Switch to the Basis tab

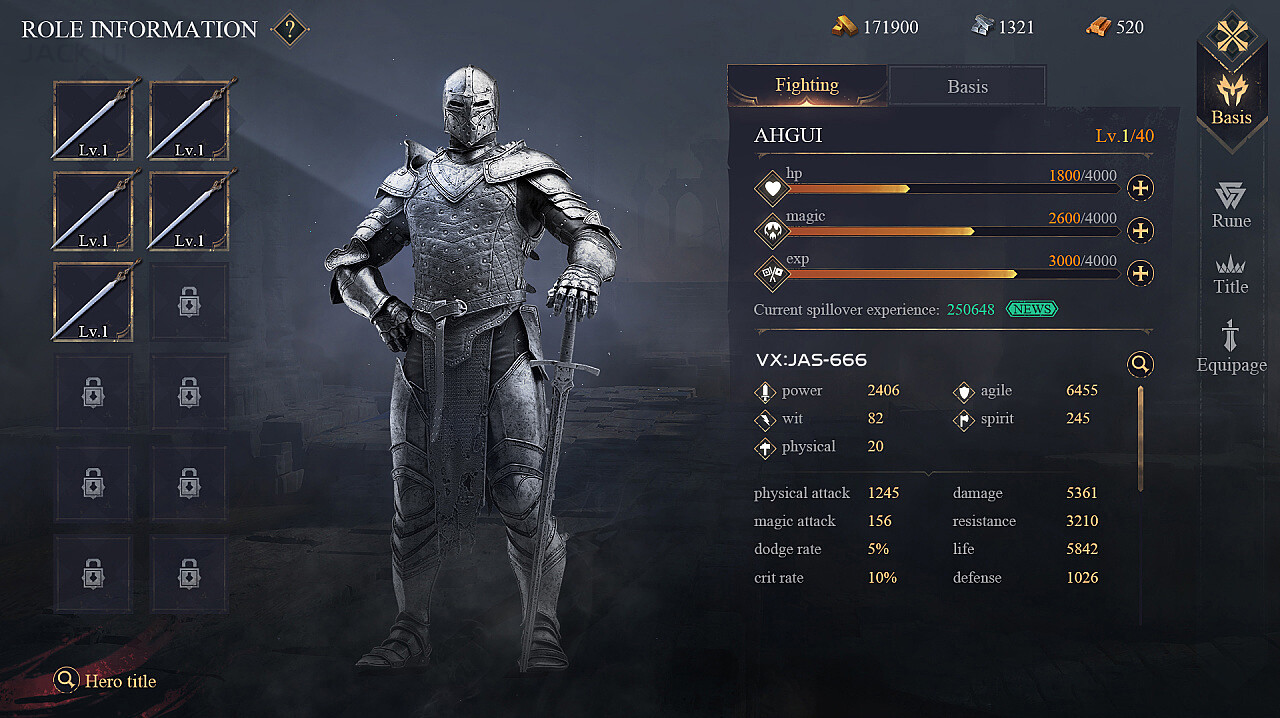coord(967,86)
